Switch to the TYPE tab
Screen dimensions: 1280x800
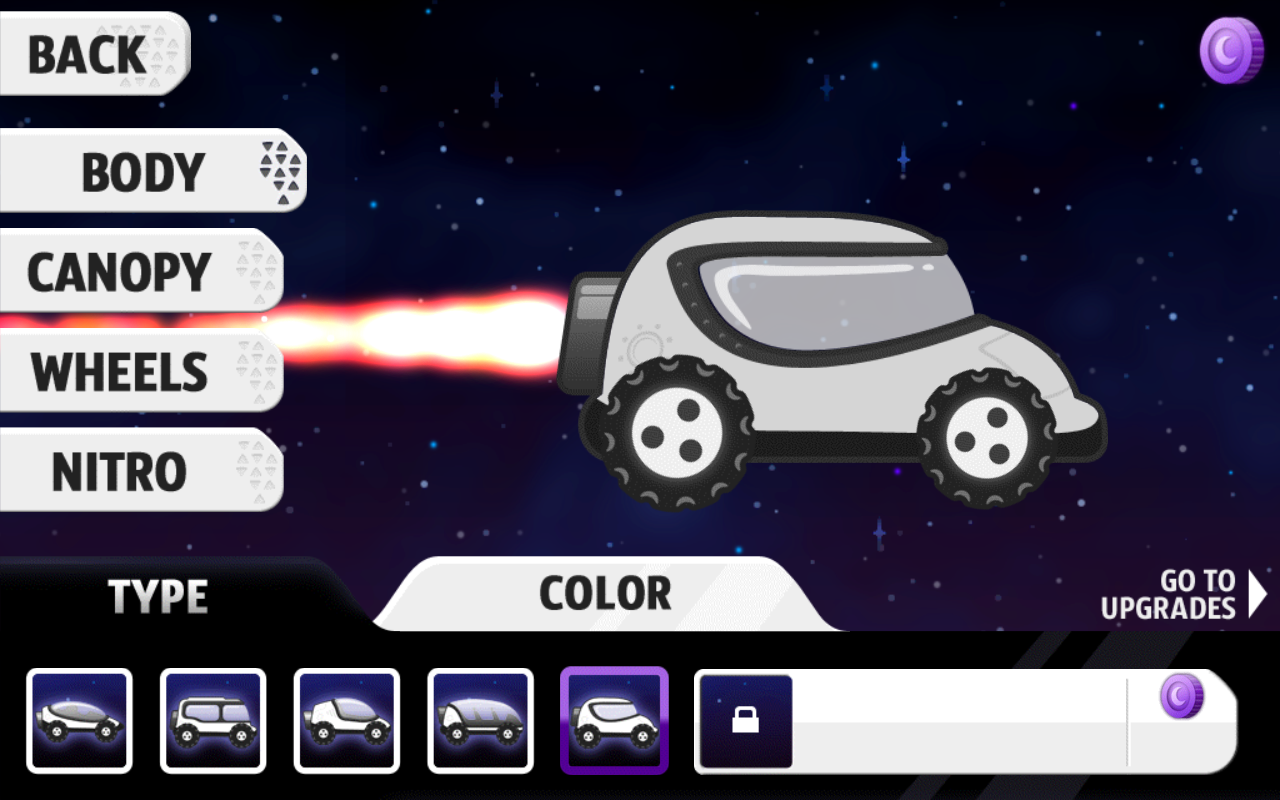coord(158,597)
